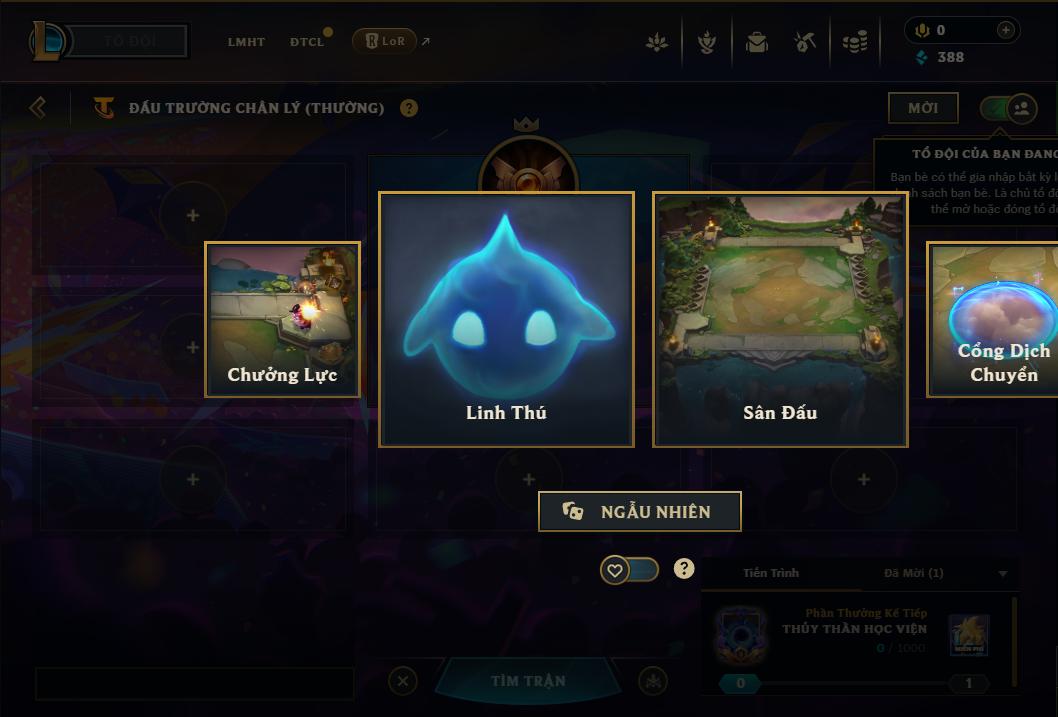Open the Chưởng Lực card
Screen dimensions: 1058x717
[282, 319]
